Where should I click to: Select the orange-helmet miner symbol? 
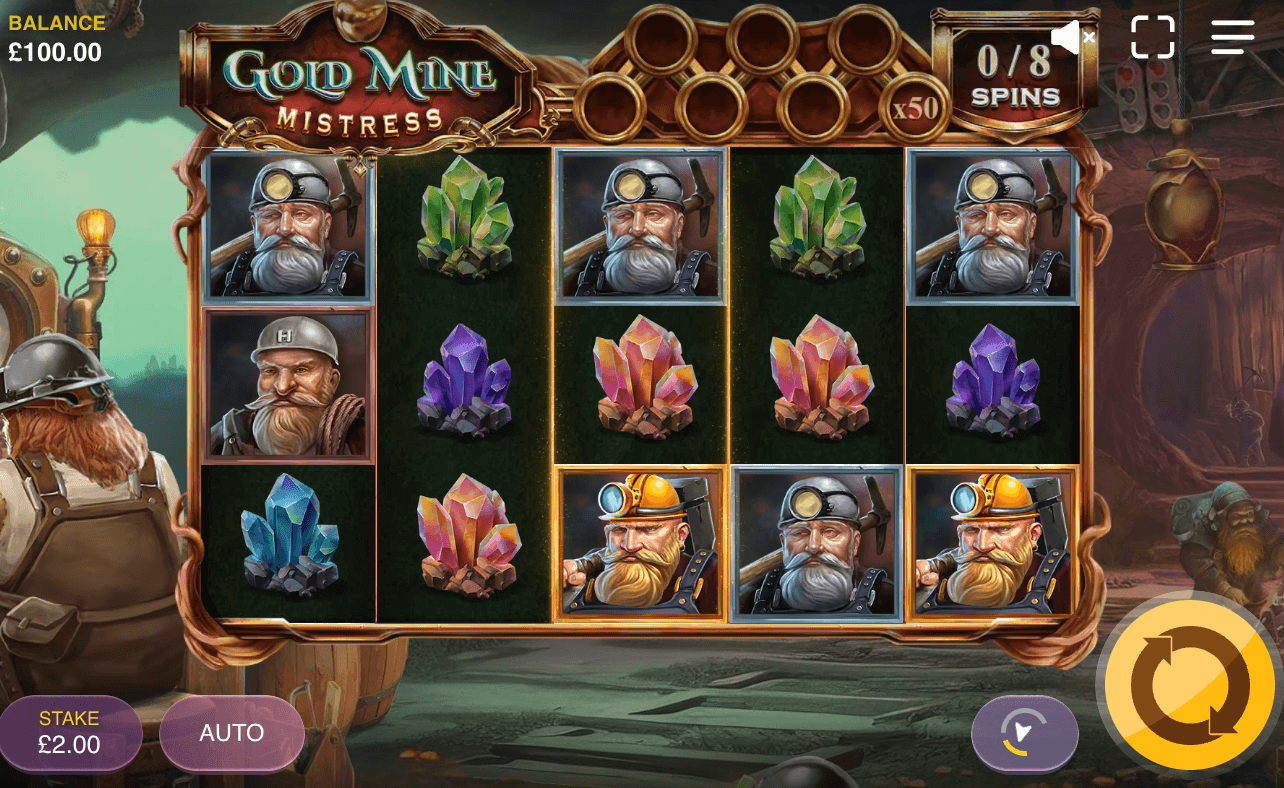[640, 547]
